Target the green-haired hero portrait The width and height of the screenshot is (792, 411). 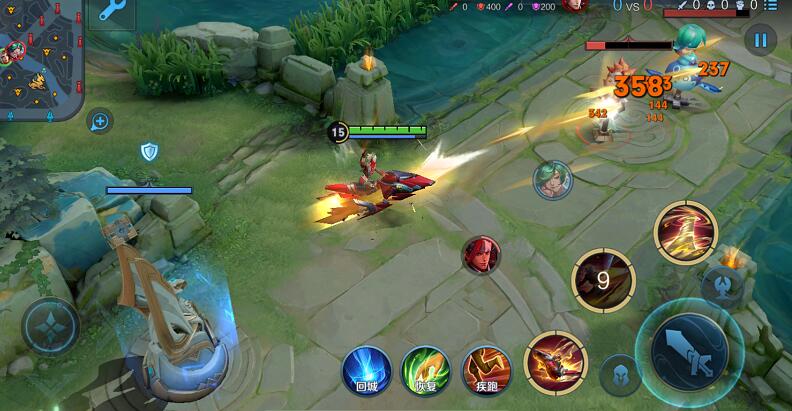(551, 180)
